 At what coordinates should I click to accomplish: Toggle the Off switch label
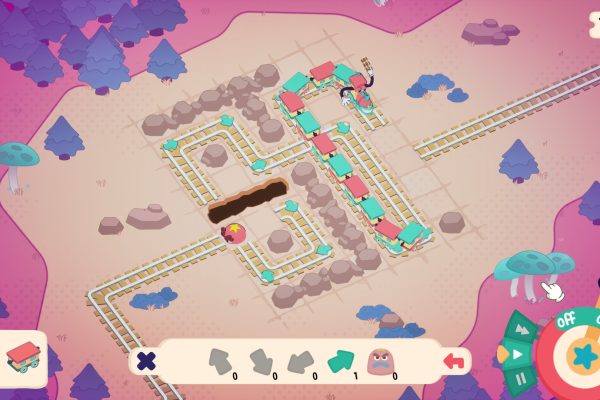coord(566,322)
